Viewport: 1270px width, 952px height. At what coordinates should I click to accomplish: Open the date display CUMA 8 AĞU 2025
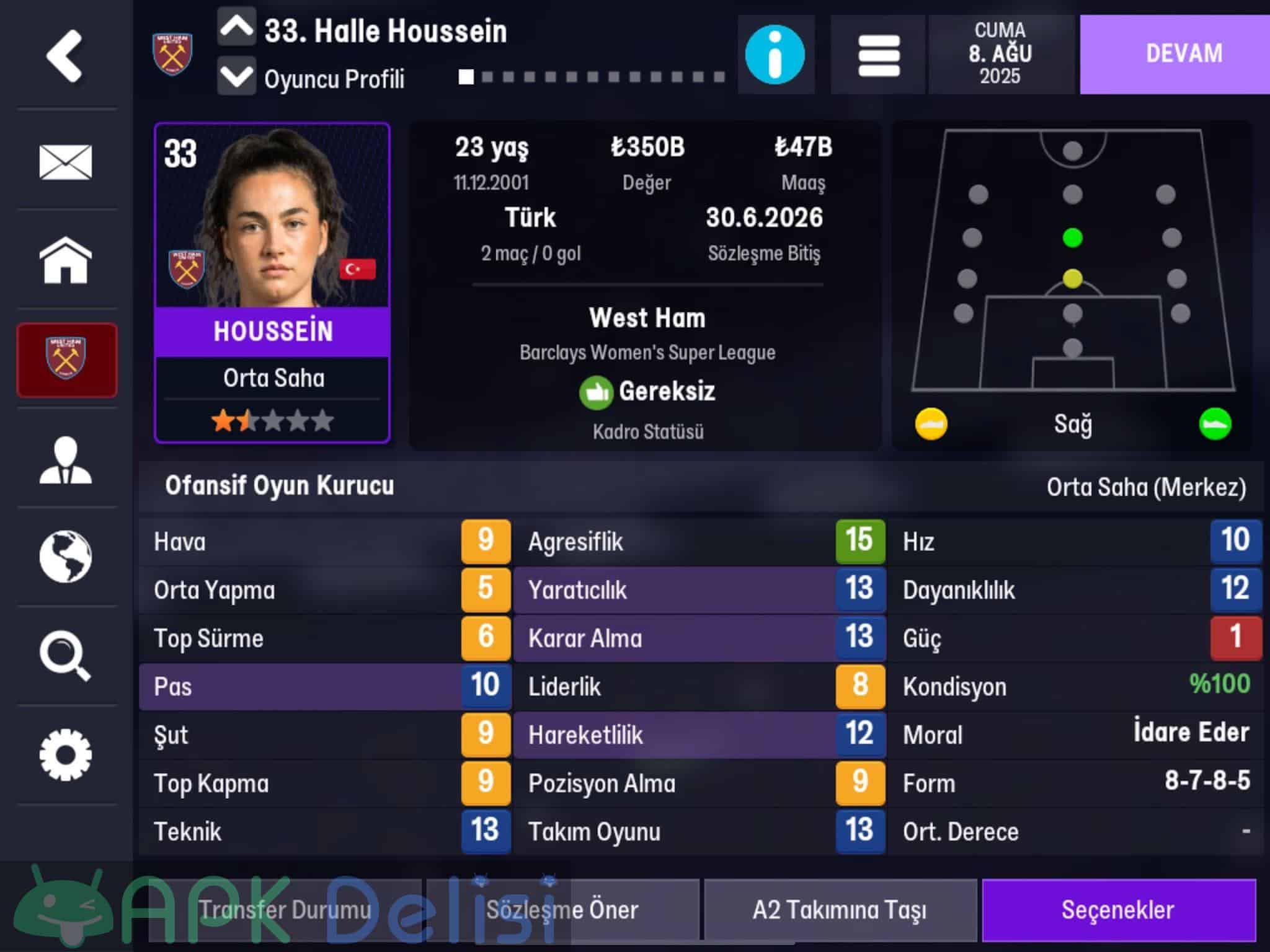(x=1000, y=54)
